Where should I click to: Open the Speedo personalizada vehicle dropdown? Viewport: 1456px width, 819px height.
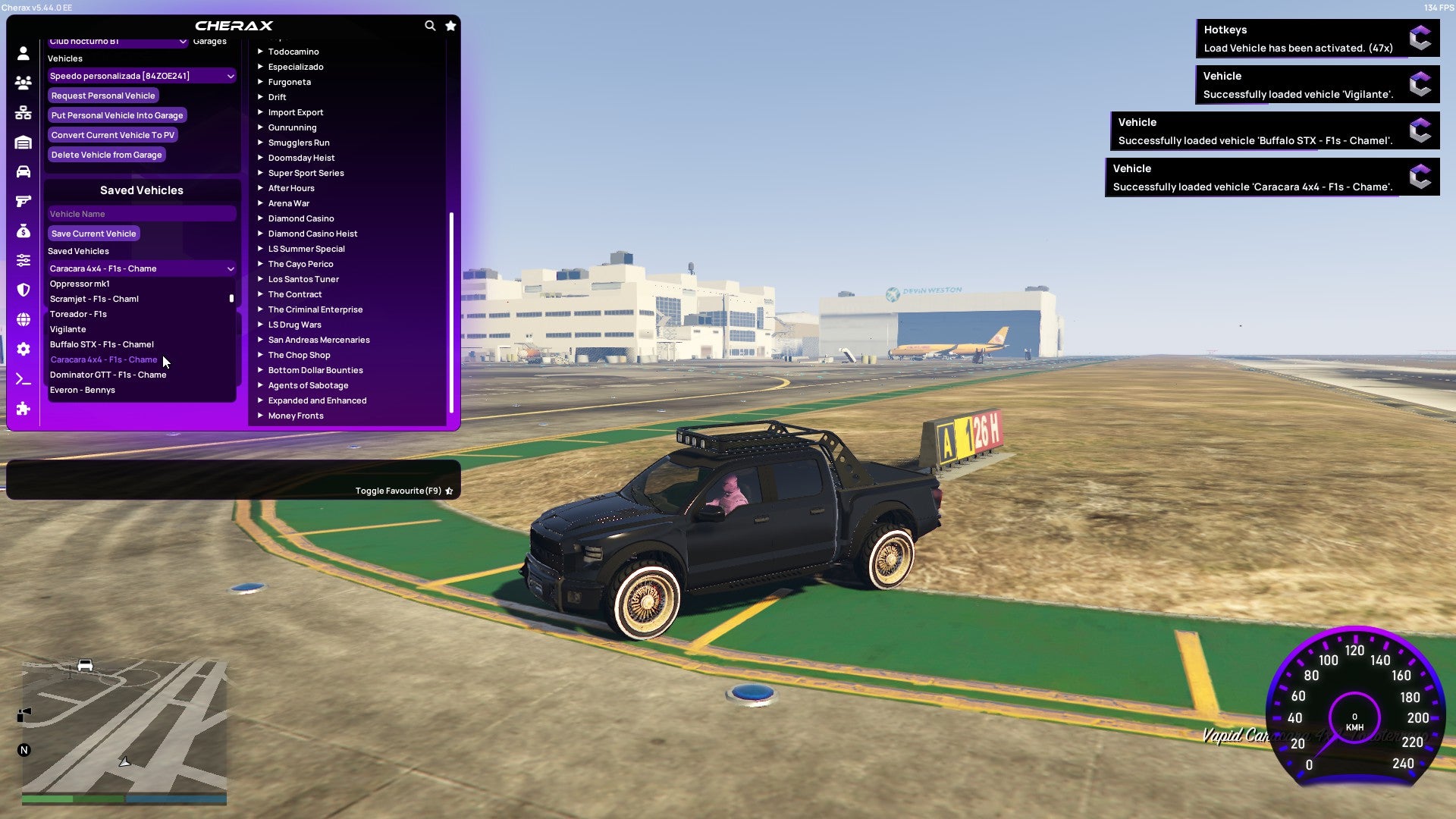141,75
